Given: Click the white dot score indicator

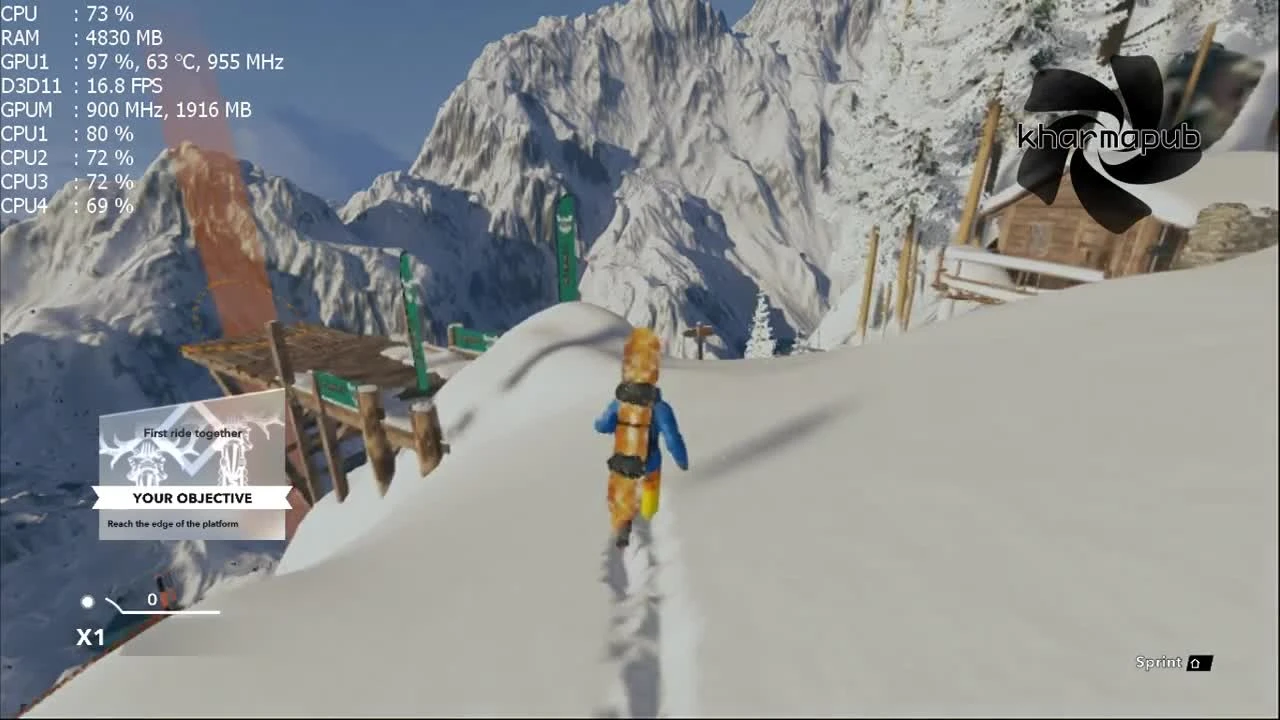Looking at the screenshot, I should 87,601.
